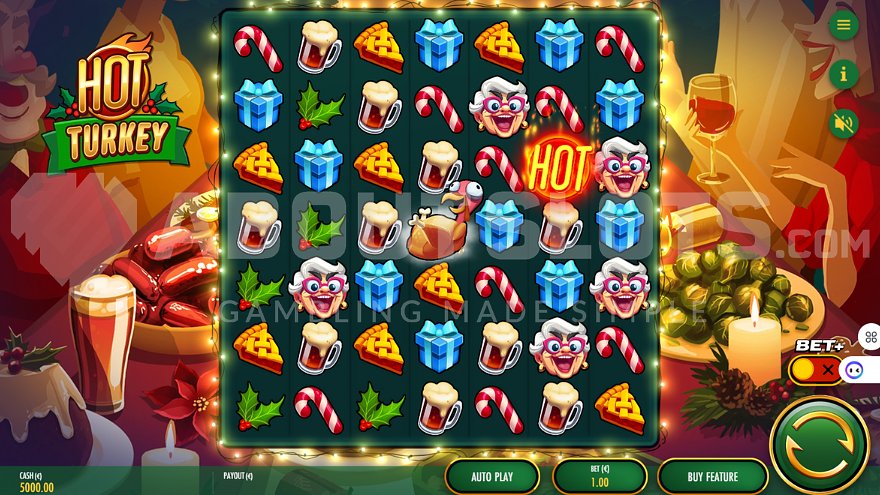Toggle the Bet+ switch
The height and width of the screenshot is (495, 880).
pyautogui.click(x=815, y=369)
